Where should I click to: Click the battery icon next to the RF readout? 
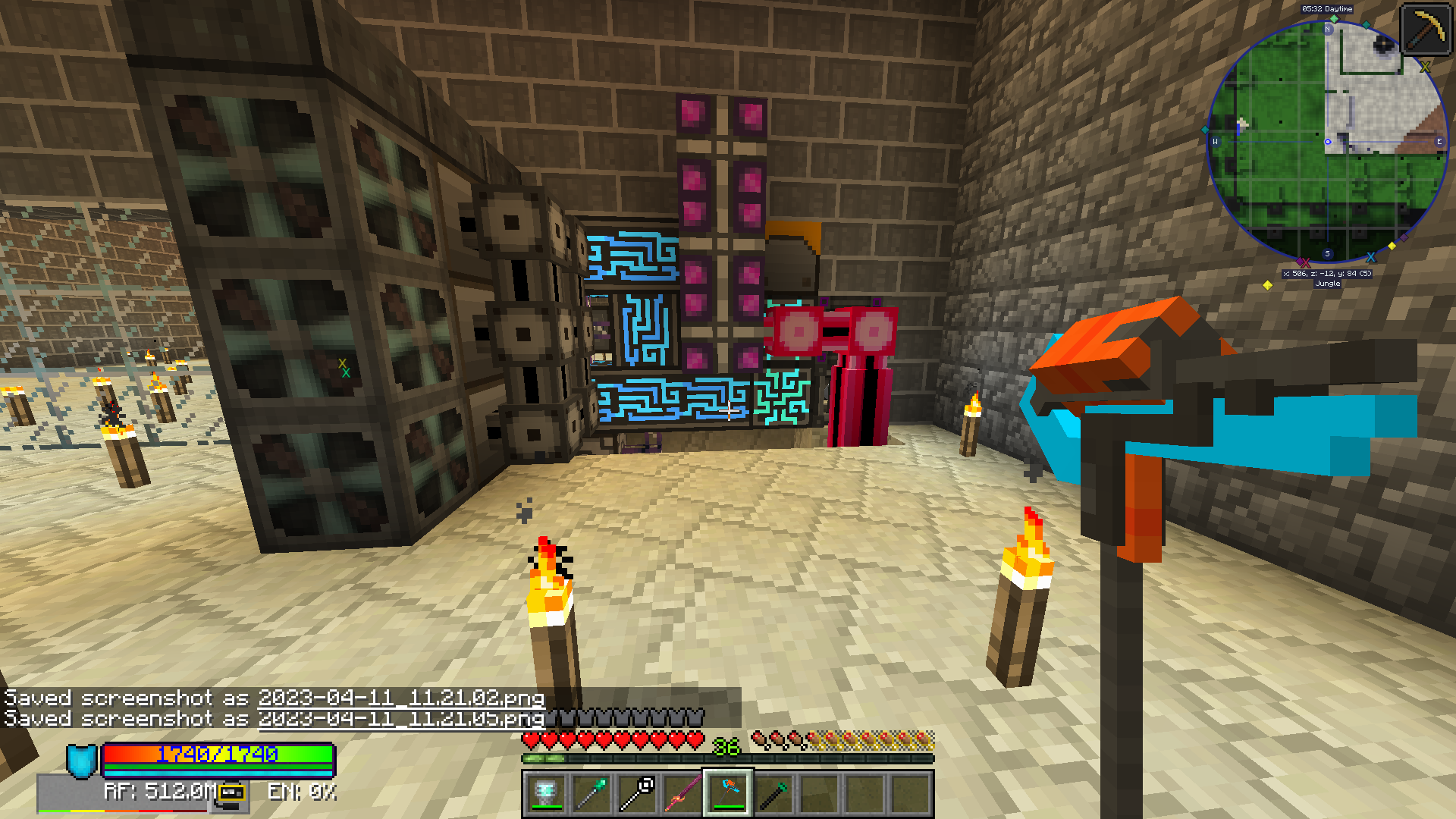pos(231,794)
